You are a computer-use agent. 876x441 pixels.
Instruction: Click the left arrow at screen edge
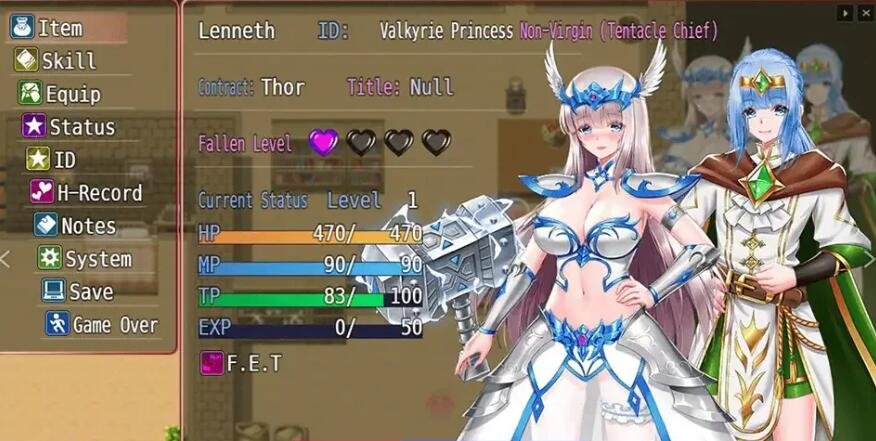(x=5, y=259)
